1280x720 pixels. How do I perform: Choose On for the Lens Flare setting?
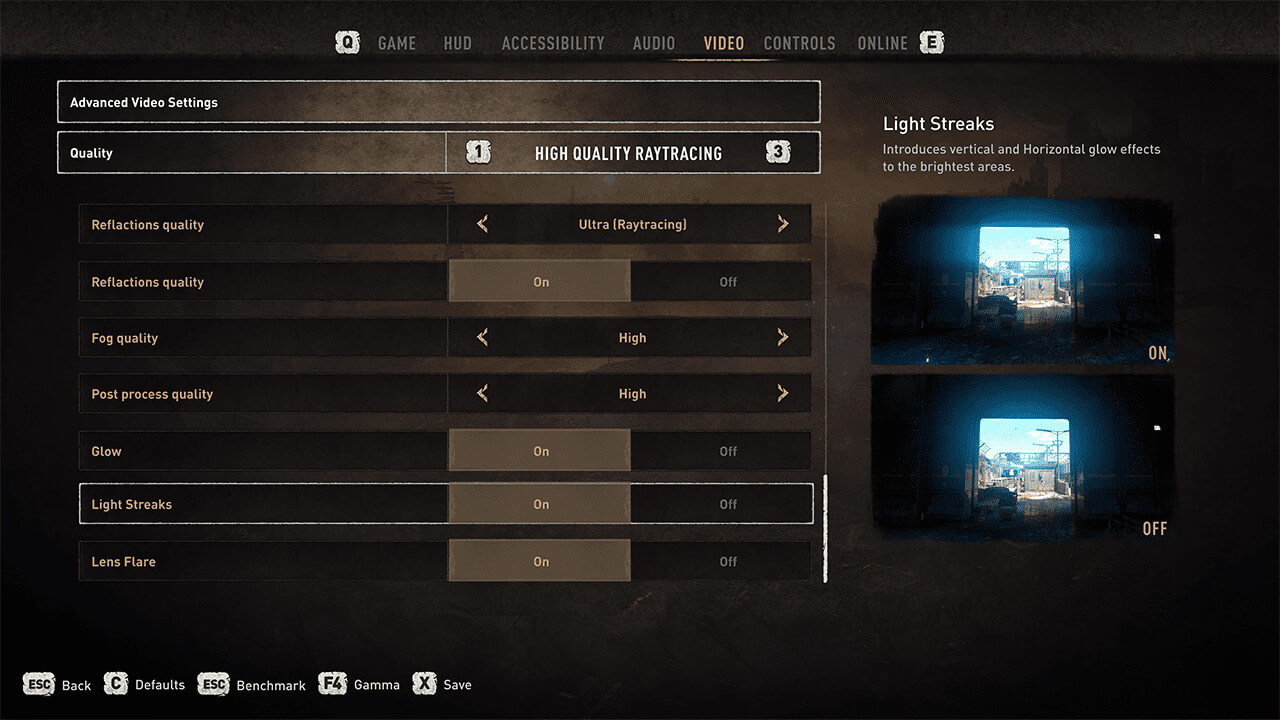point(540,561)
